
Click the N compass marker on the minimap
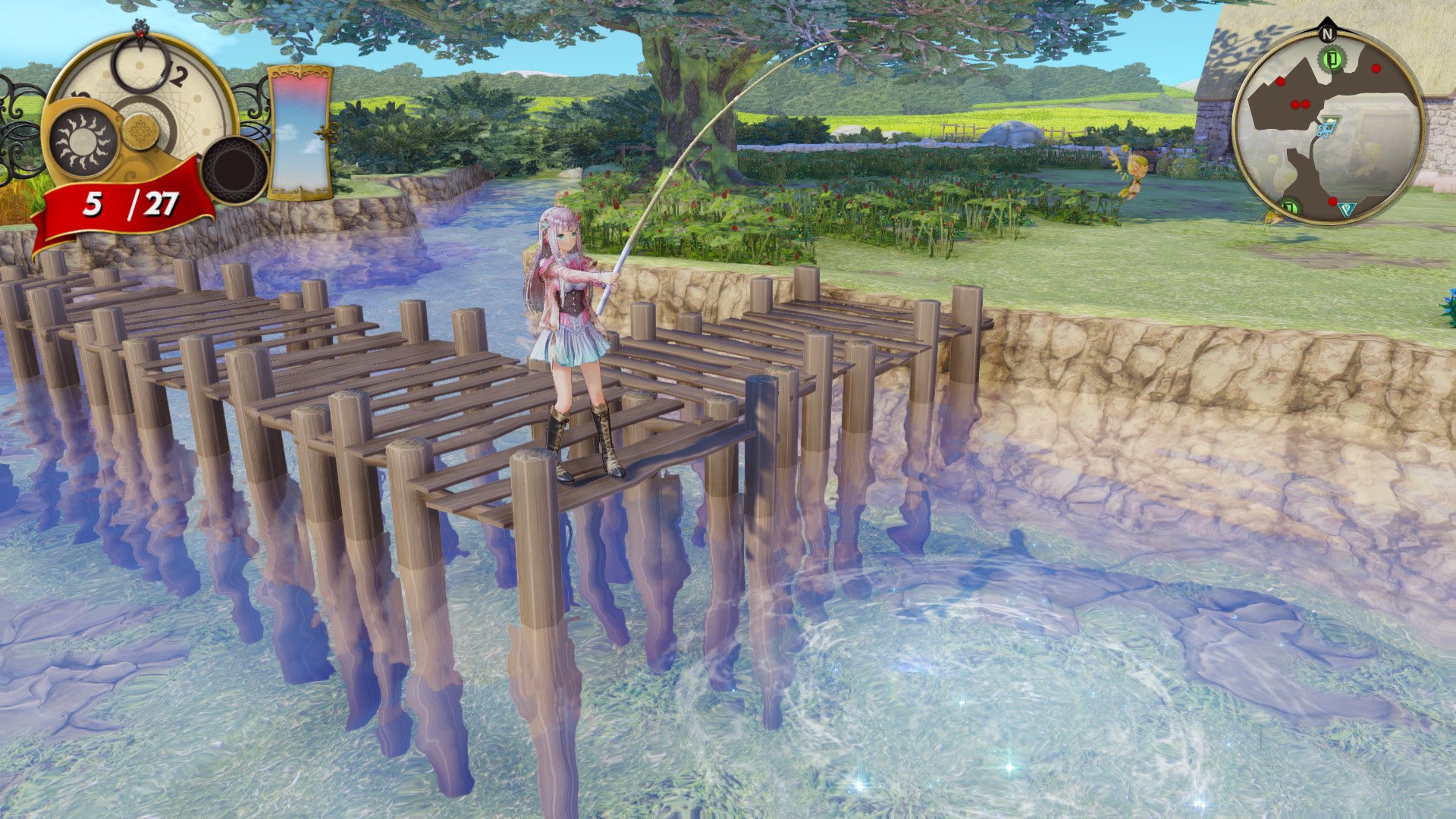(1327, 34)
